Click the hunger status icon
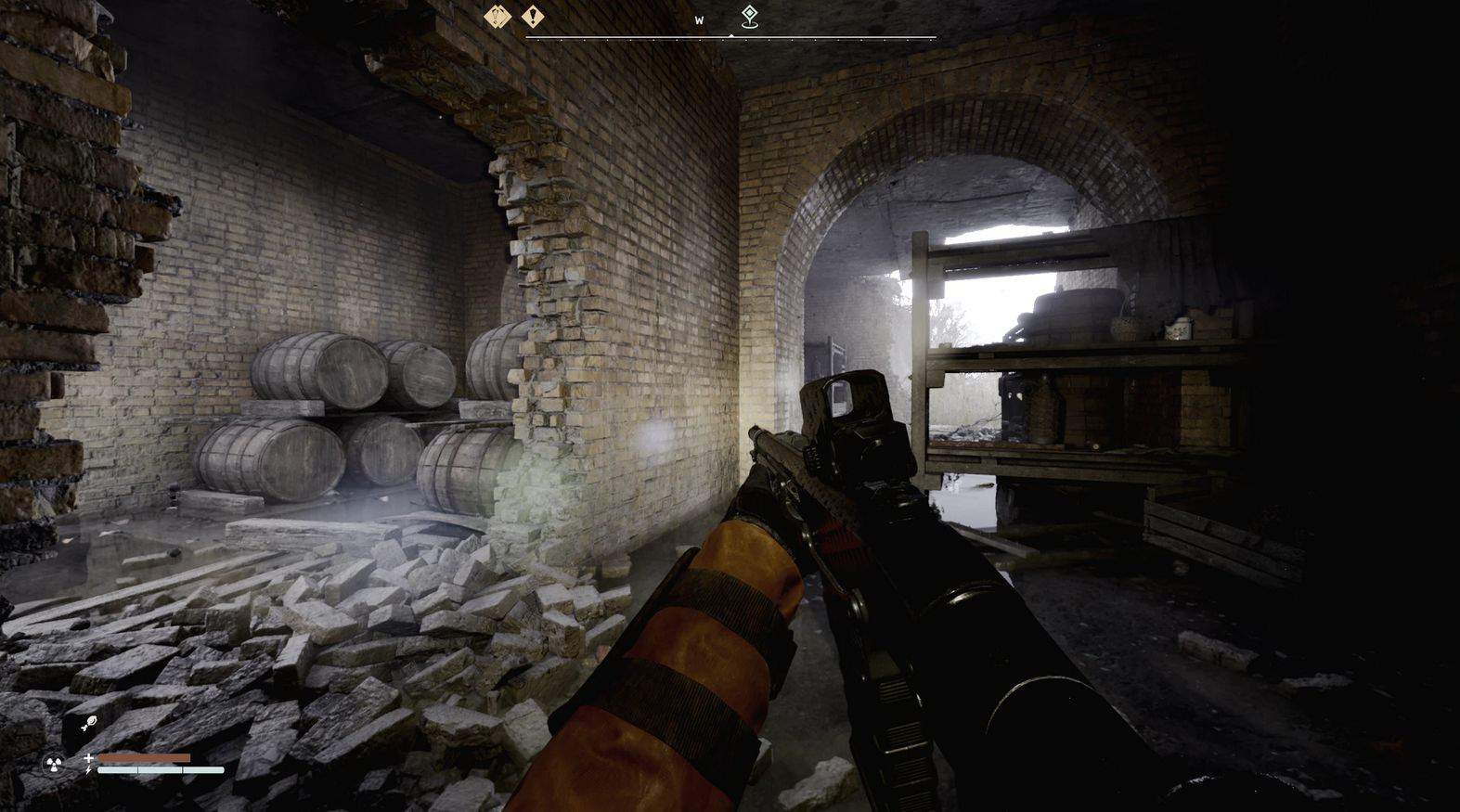This screenshot has width=1460, height=812. (87, 724)
